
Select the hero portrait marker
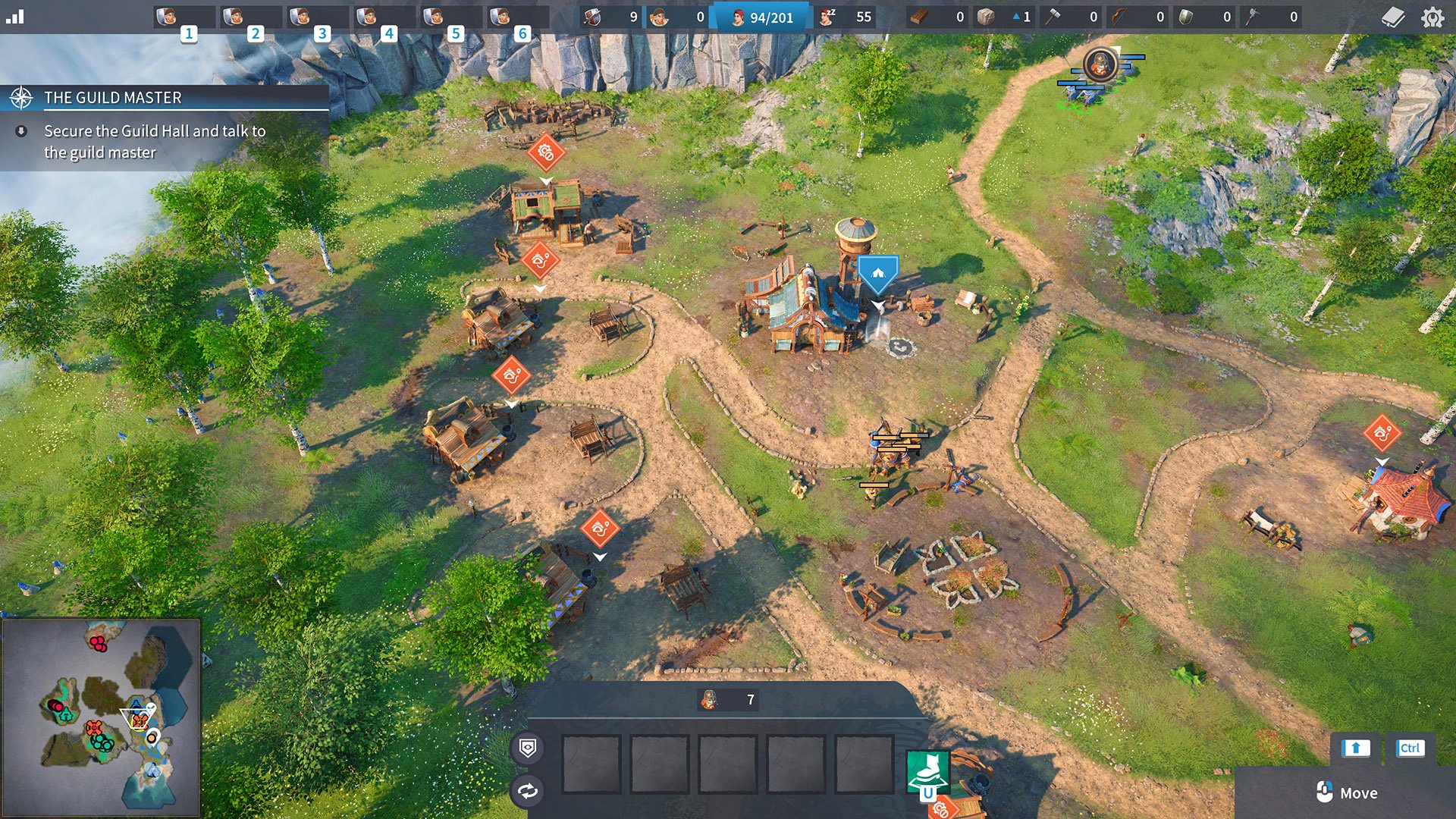pyautogui.click(x=1100, y=64)
